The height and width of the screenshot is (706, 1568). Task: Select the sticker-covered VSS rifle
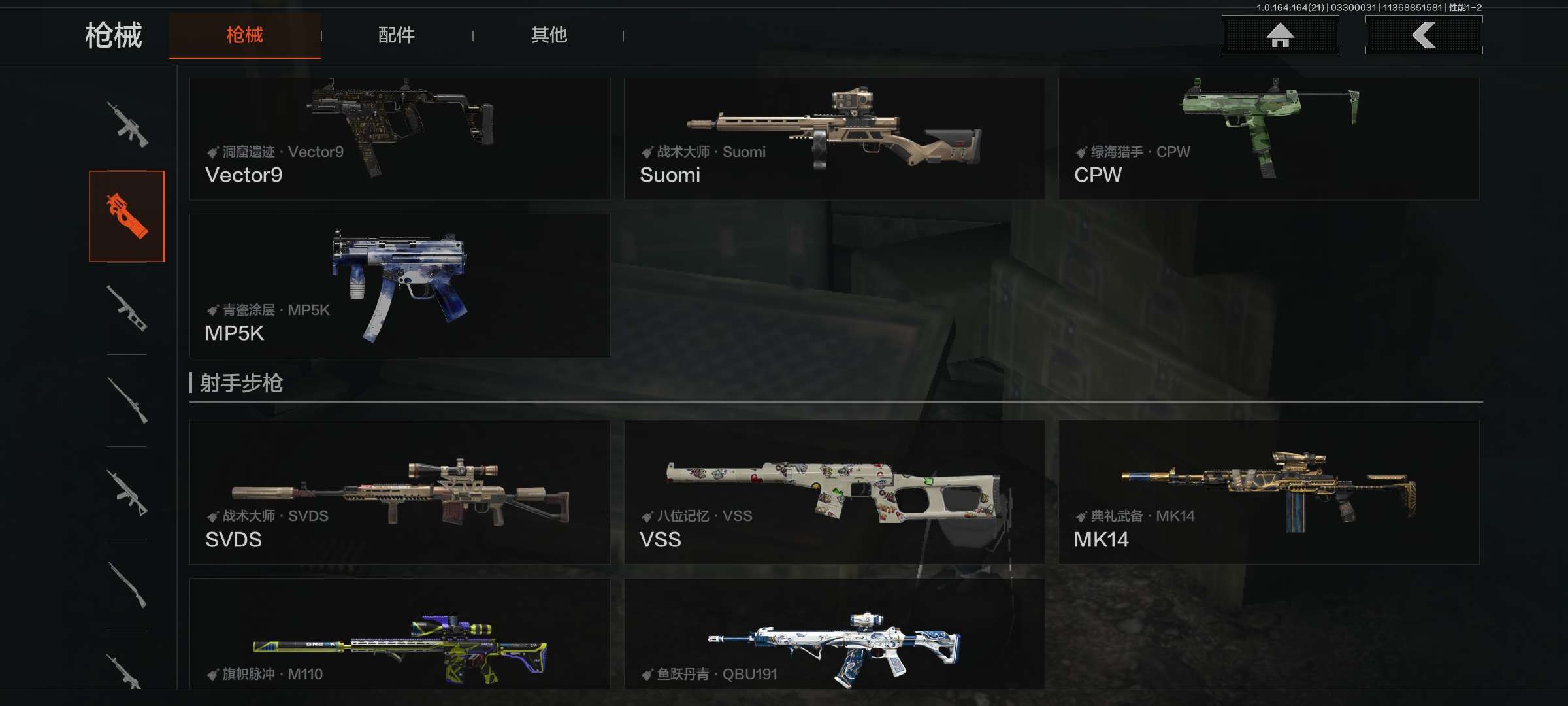[x=834, y=492]
